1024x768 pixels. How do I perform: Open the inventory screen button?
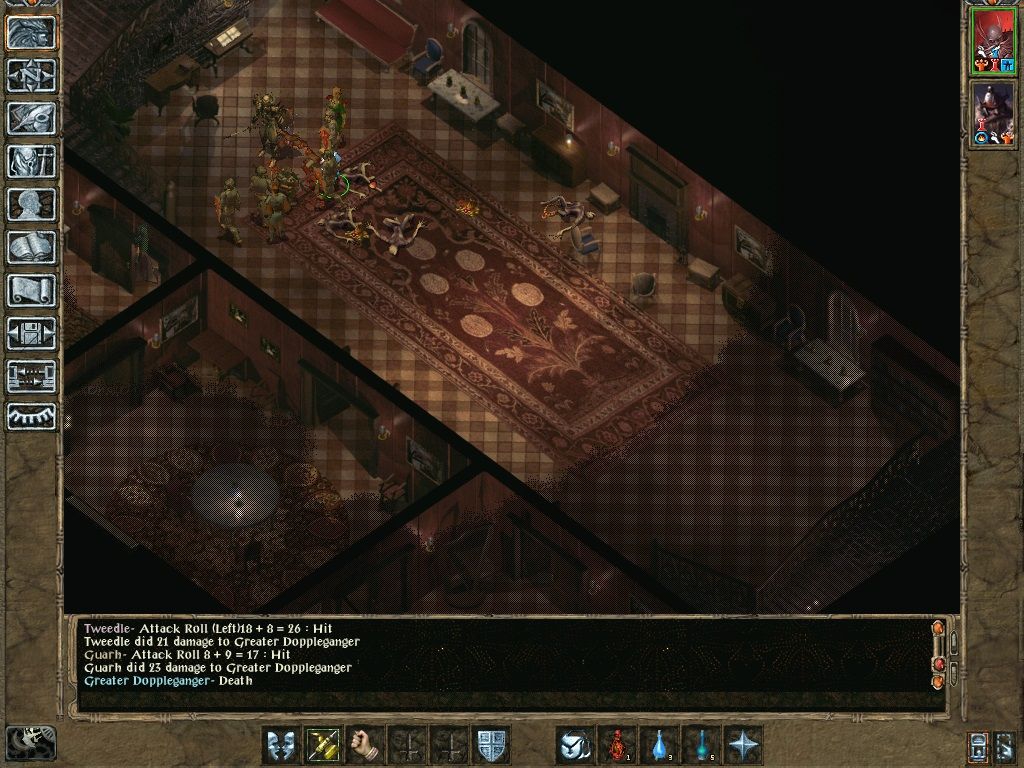coord(32,161)
